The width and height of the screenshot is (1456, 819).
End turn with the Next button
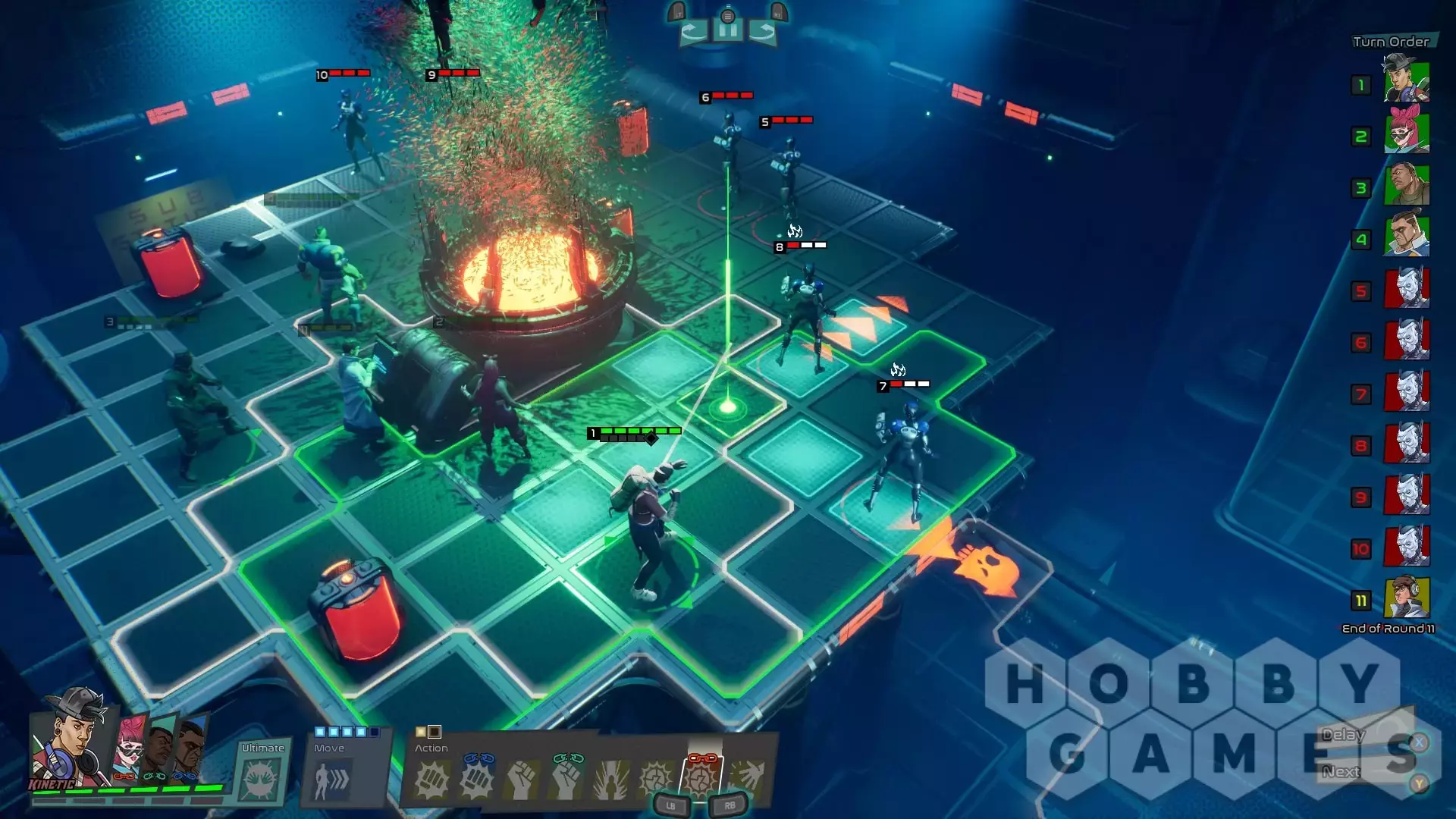coord(1341,772)
